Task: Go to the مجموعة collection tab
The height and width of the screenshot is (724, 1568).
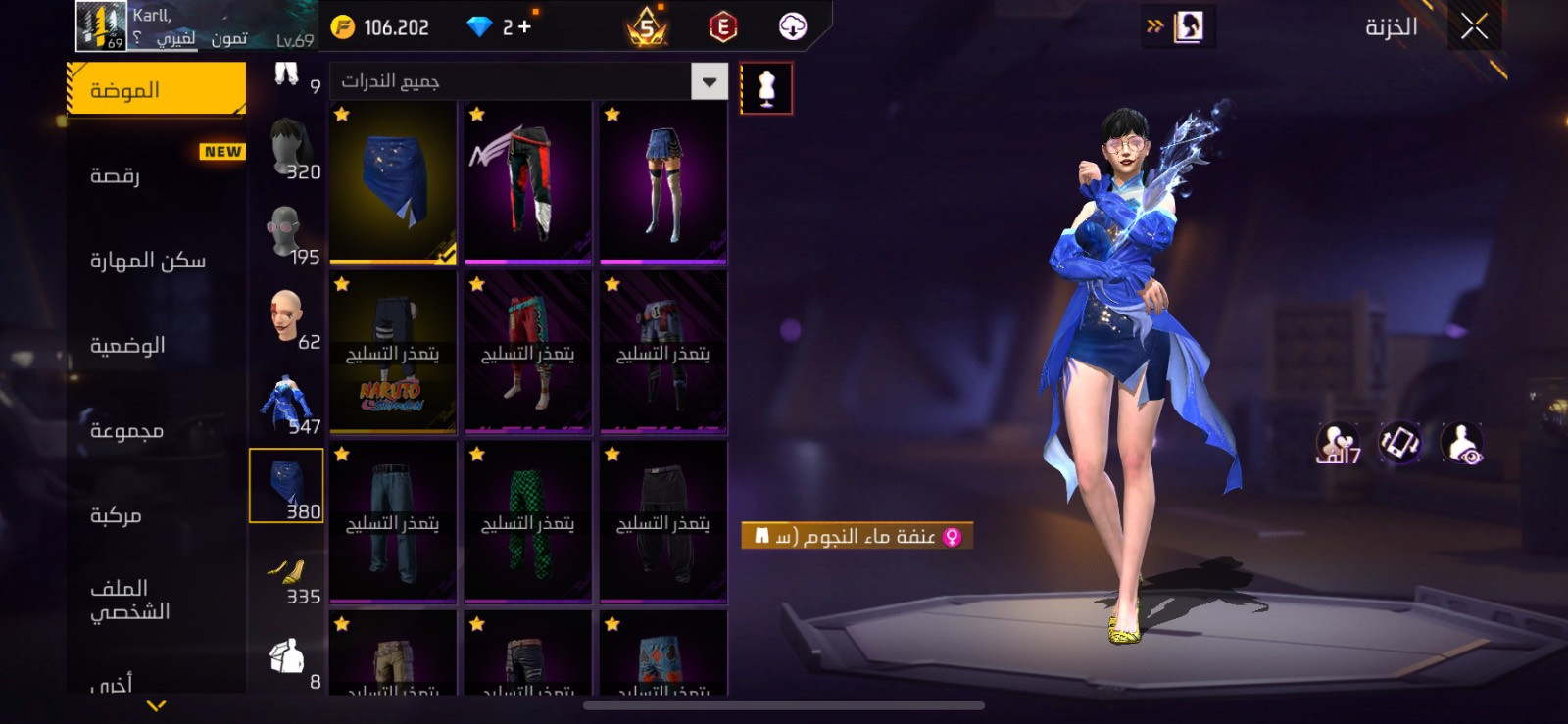Action: tap(157, 431)
